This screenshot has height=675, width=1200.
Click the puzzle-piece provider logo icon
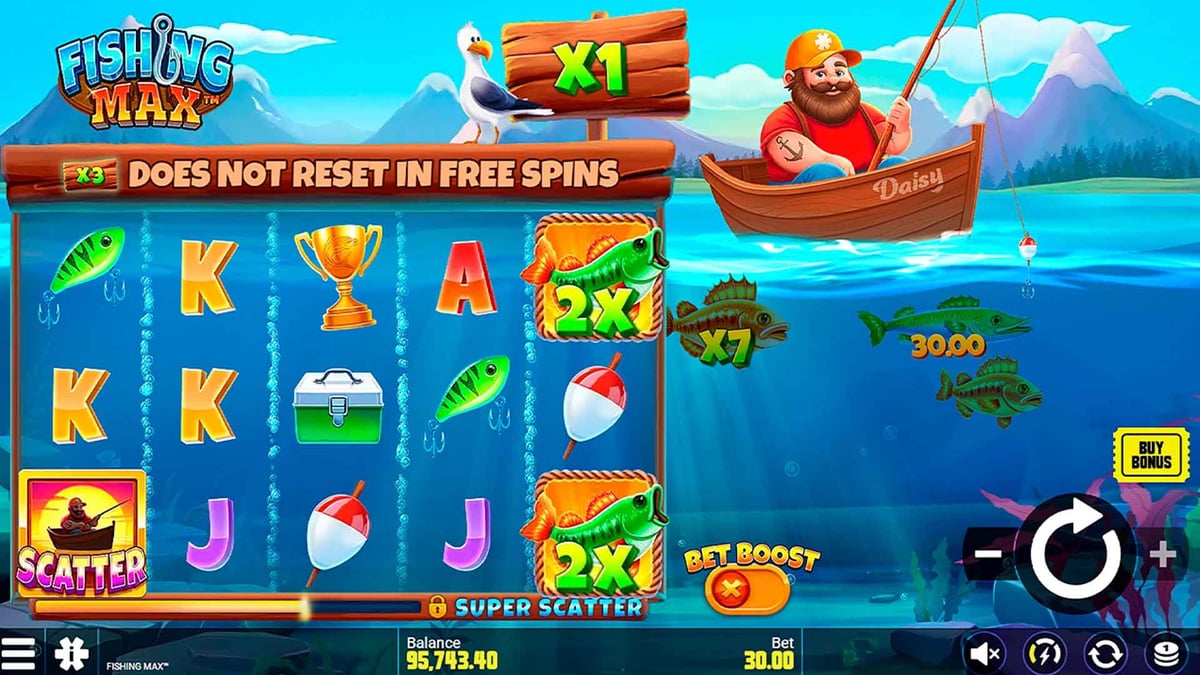coord(71,653)
